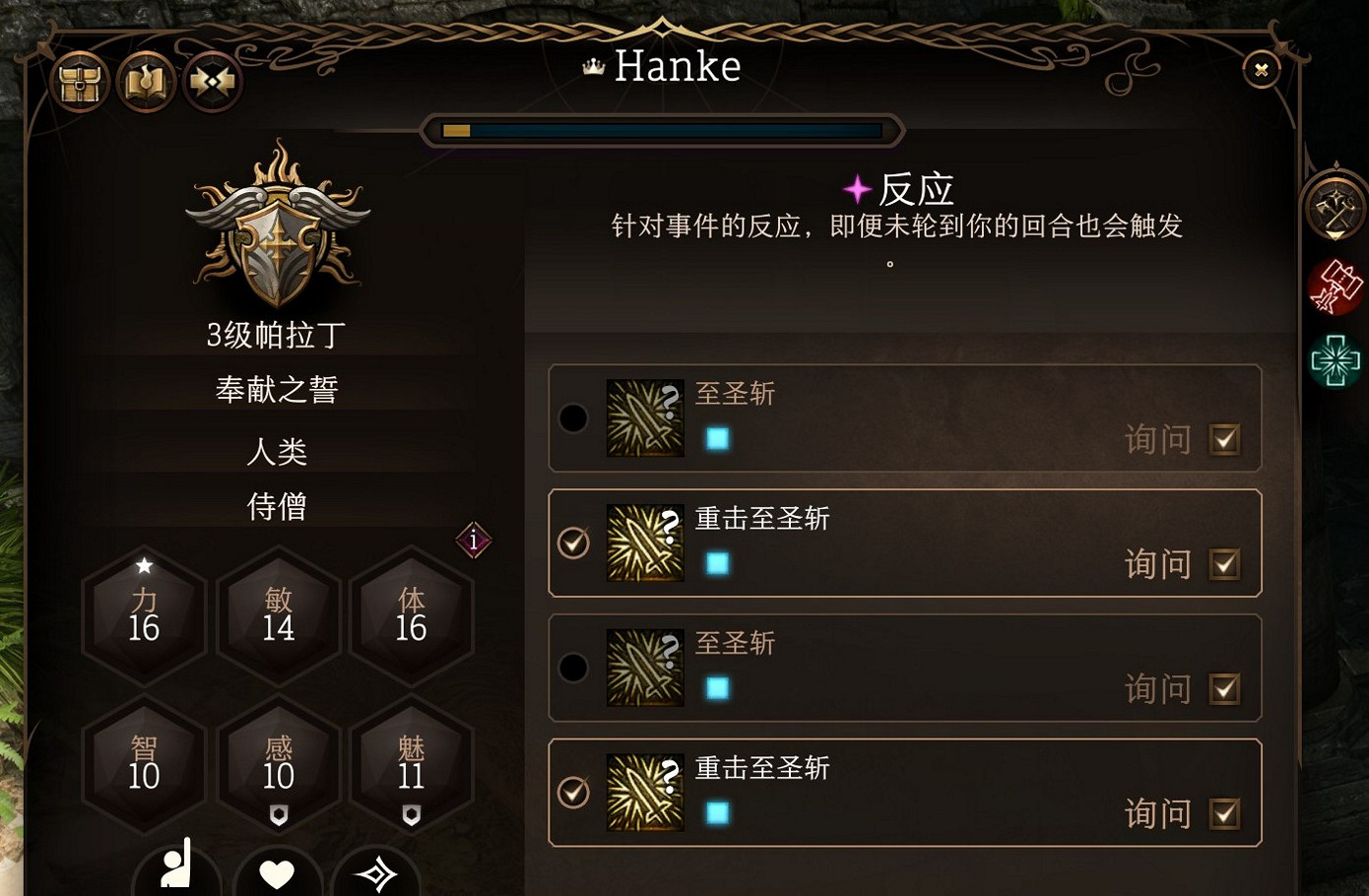Click the 力 16 strength hexagon

pyautogui.click(x=144, y=615)
